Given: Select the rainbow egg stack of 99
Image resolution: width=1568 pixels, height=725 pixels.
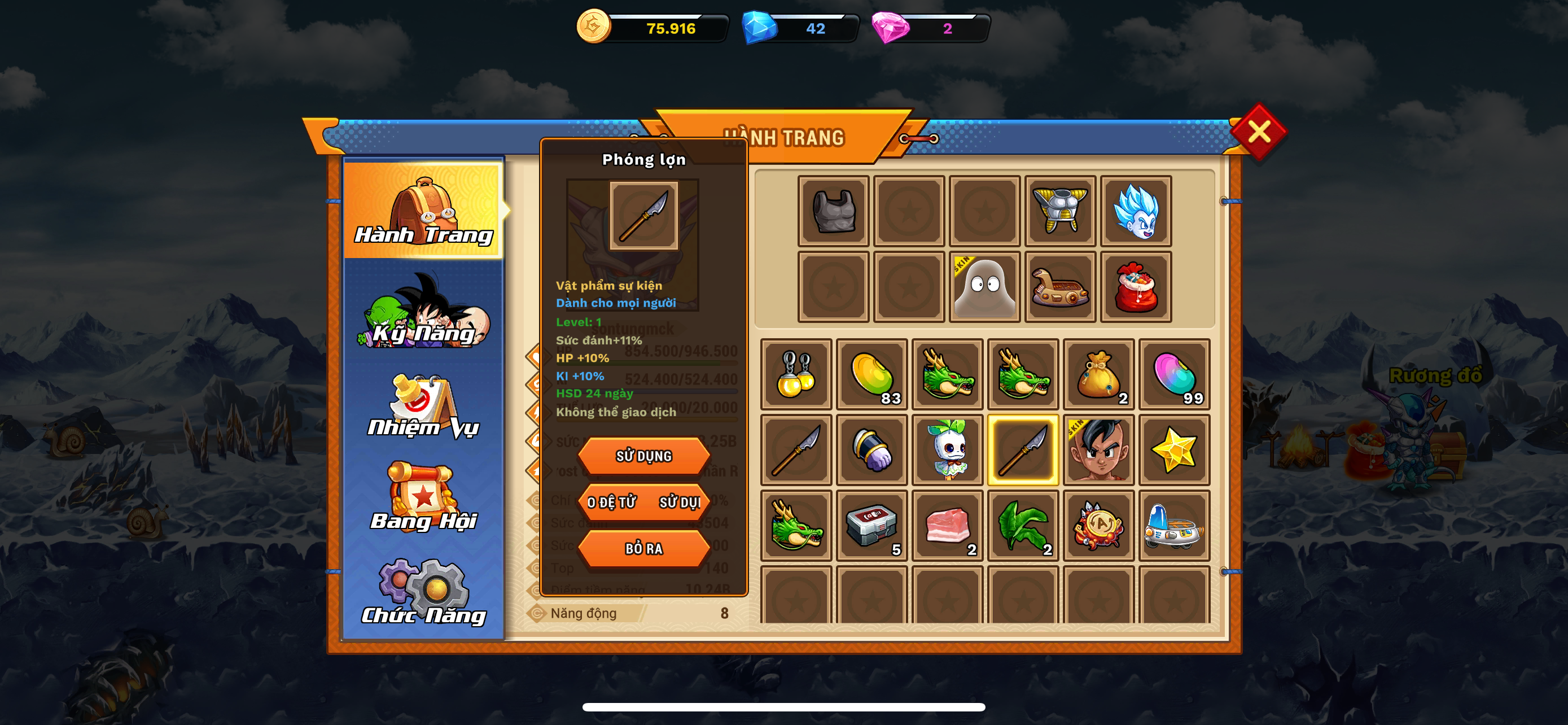Looking at the screenshot, I should pyautogui.click(x=1174, y=374).
